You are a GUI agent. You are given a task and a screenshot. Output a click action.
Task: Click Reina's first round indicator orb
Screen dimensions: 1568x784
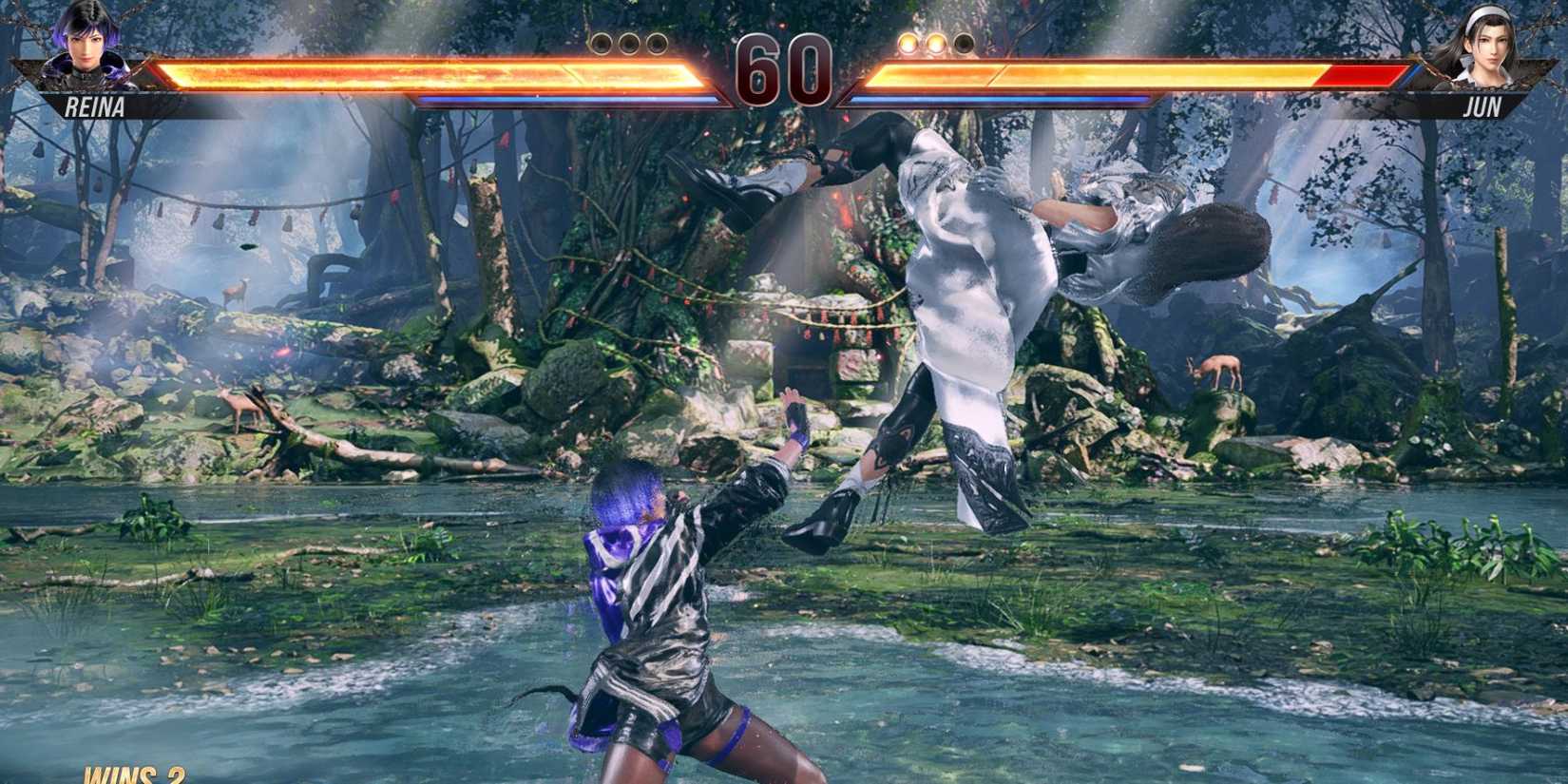600,43
